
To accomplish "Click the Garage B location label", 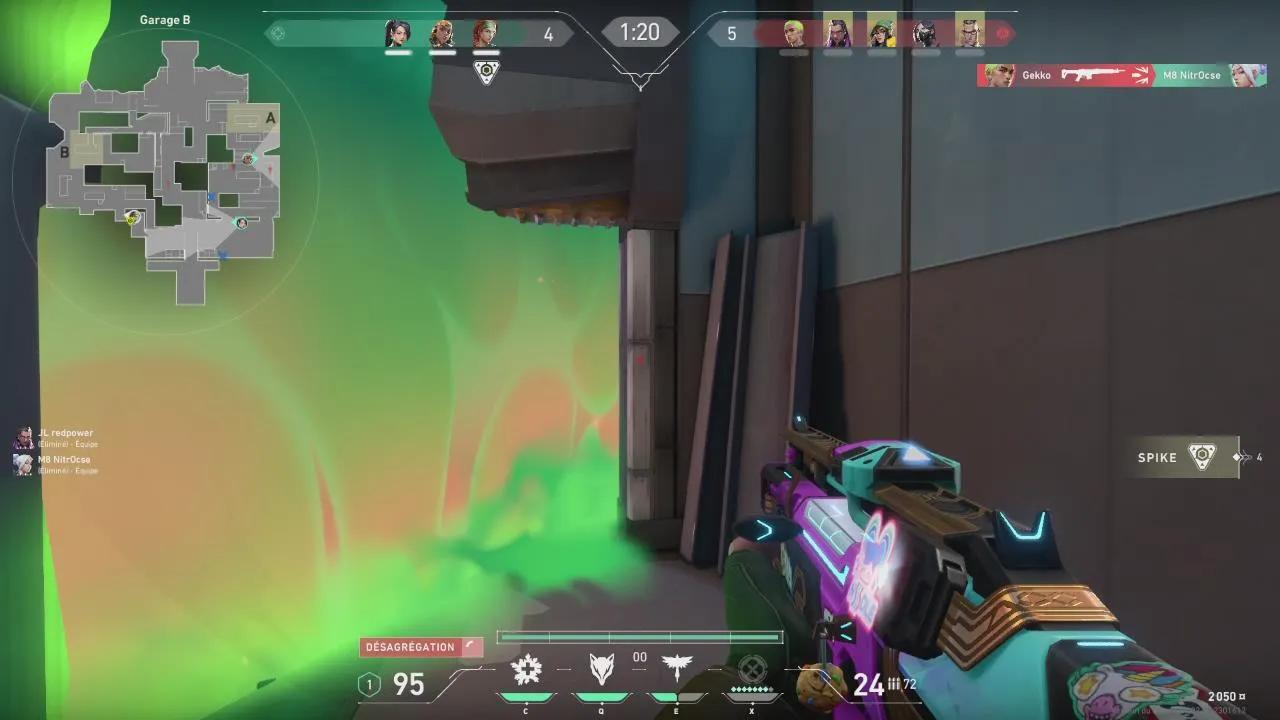I will click(x=166, y=19).
